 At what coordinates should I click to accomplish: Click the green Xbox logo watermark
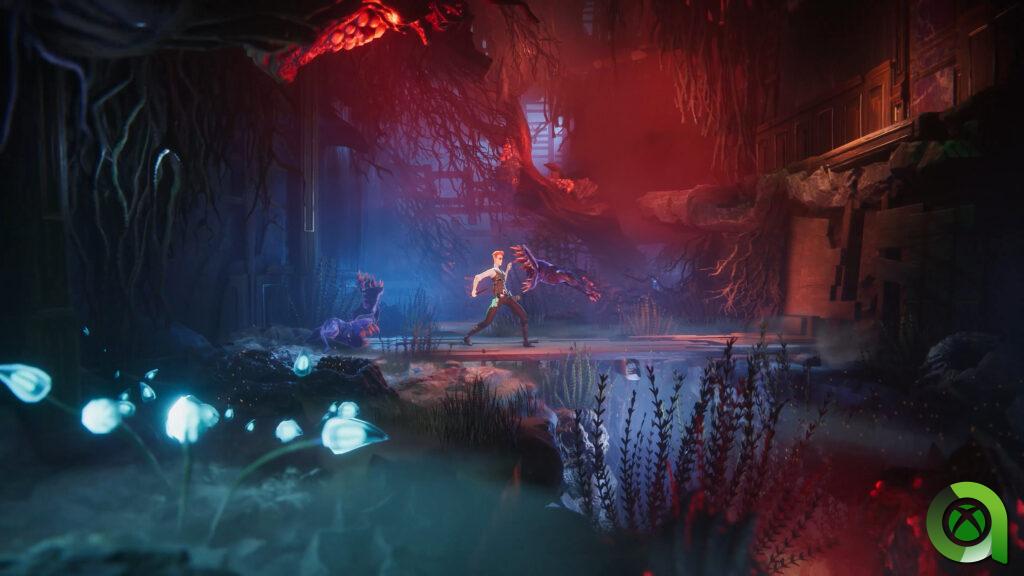(966, 522)
